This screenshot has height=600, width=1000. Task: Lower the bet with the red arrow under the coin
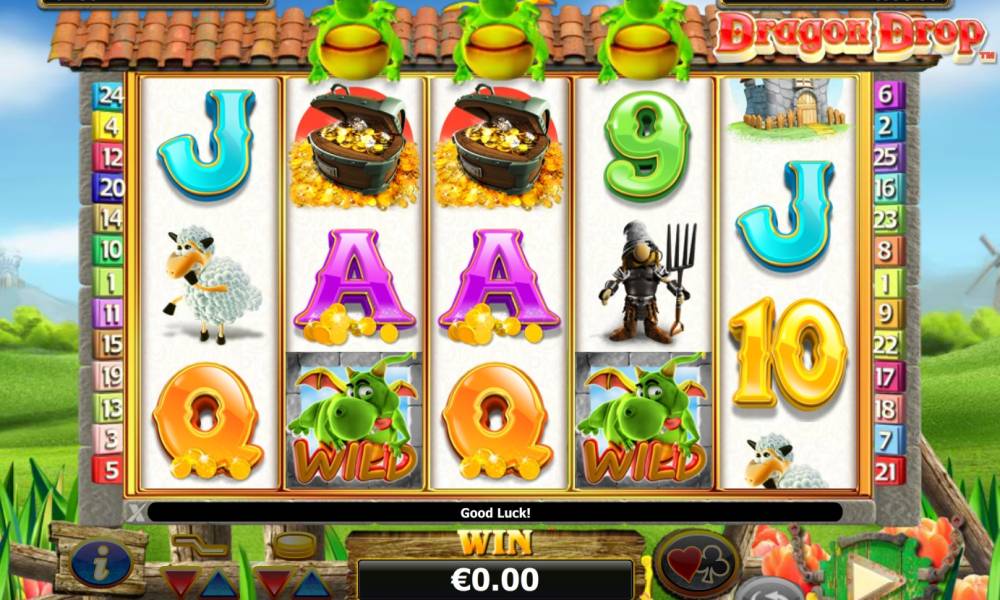tap(272, 583)
